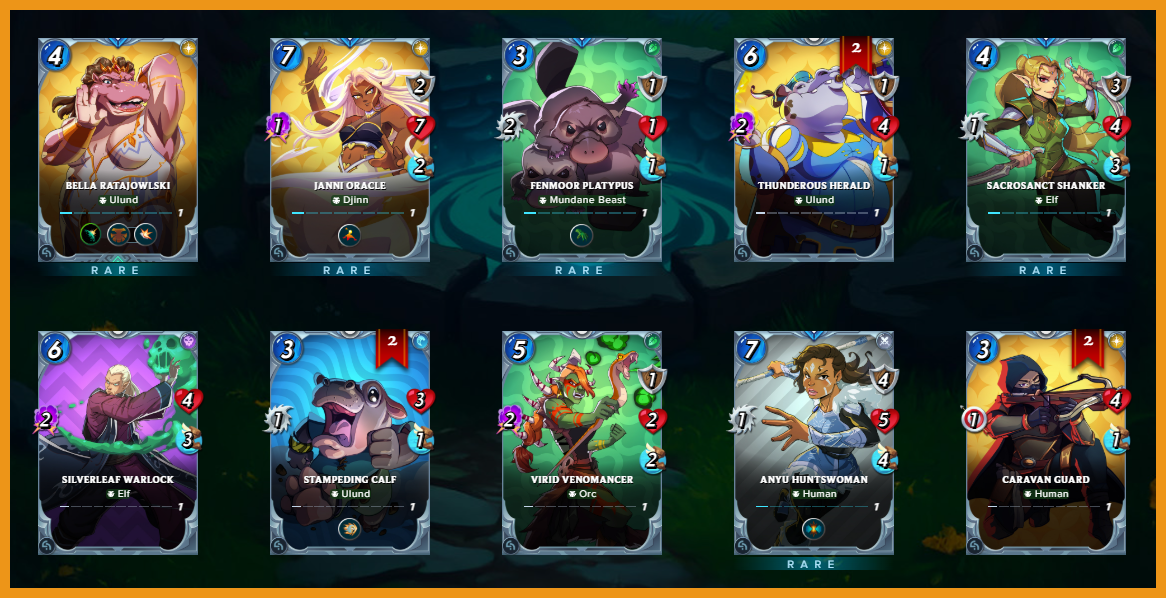Inspect Janni Oracle's ability icon
Image resolution: width=1166 pixels, height=598 pixels.
[x=350, y=236]
